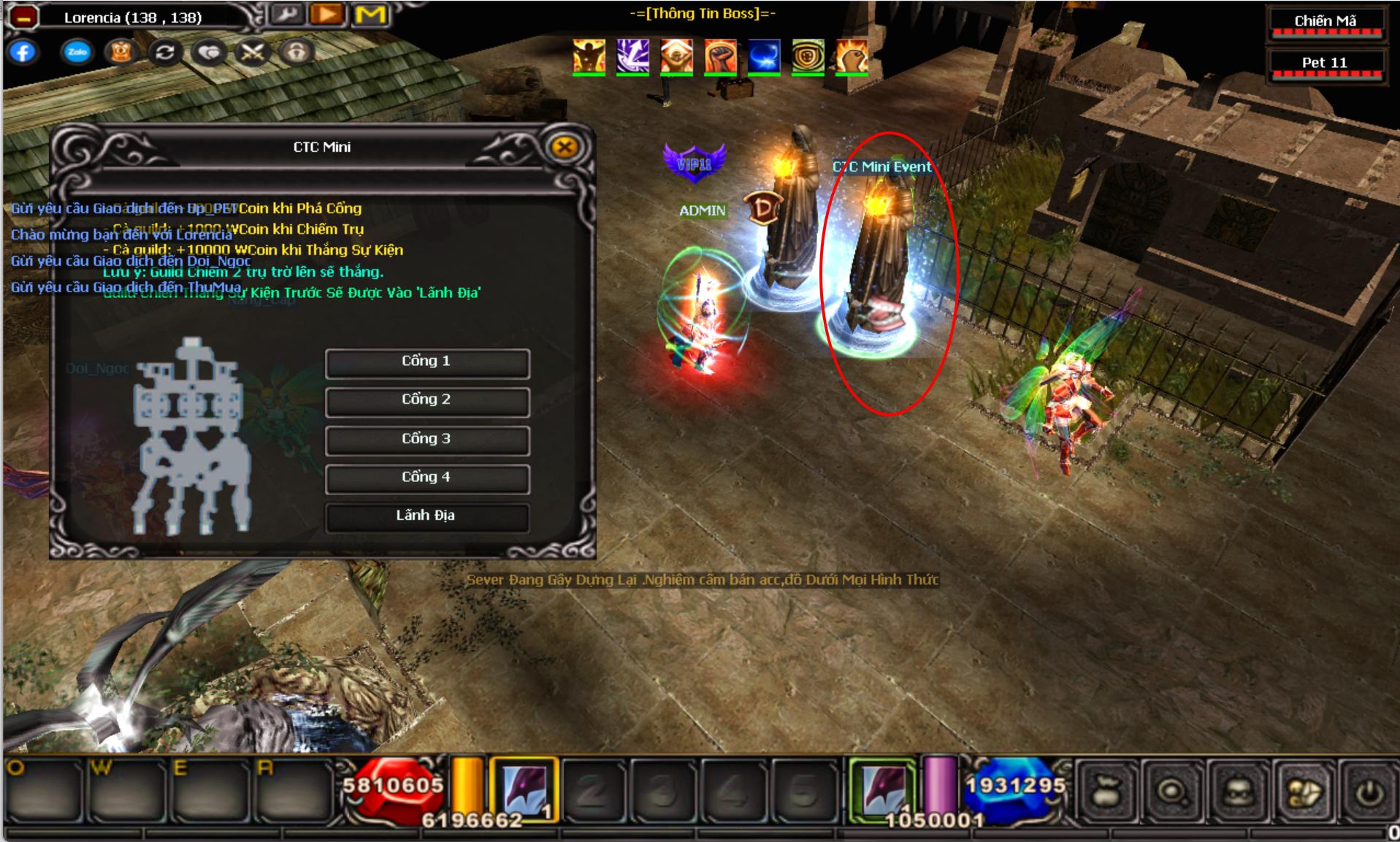Collapse the location bar with the minus button

click(23, 17)
